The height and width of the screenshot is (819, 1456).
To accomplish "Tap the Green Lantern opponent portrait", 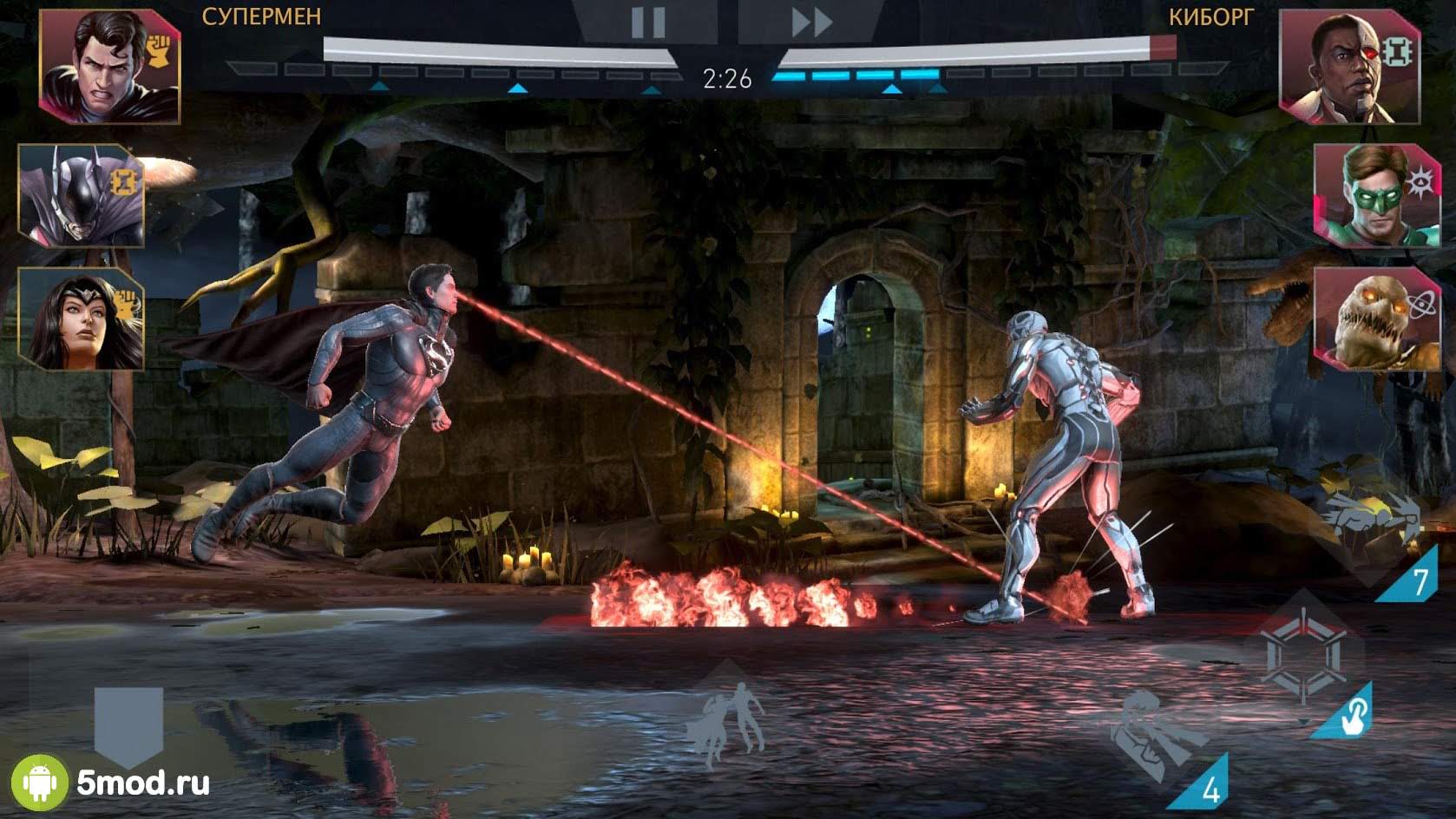I will 1375,195.
